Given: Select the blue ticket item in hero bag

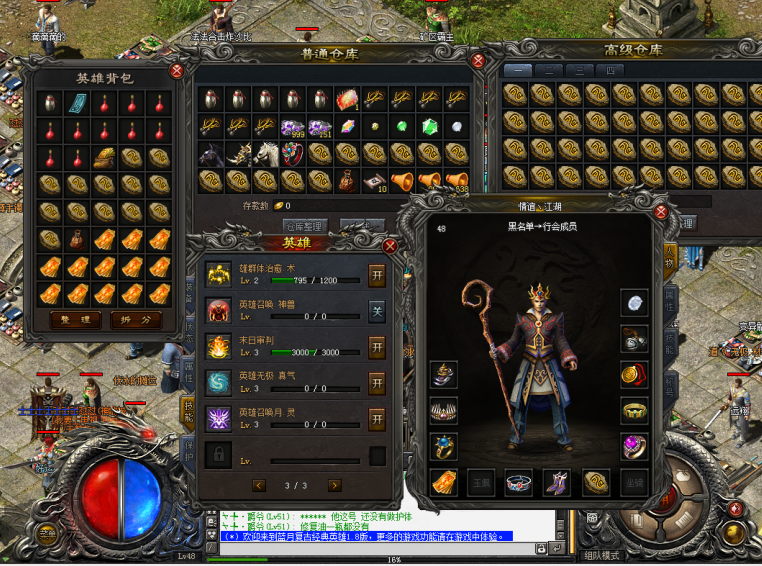Looking at the screenshot, I should 77,103.
